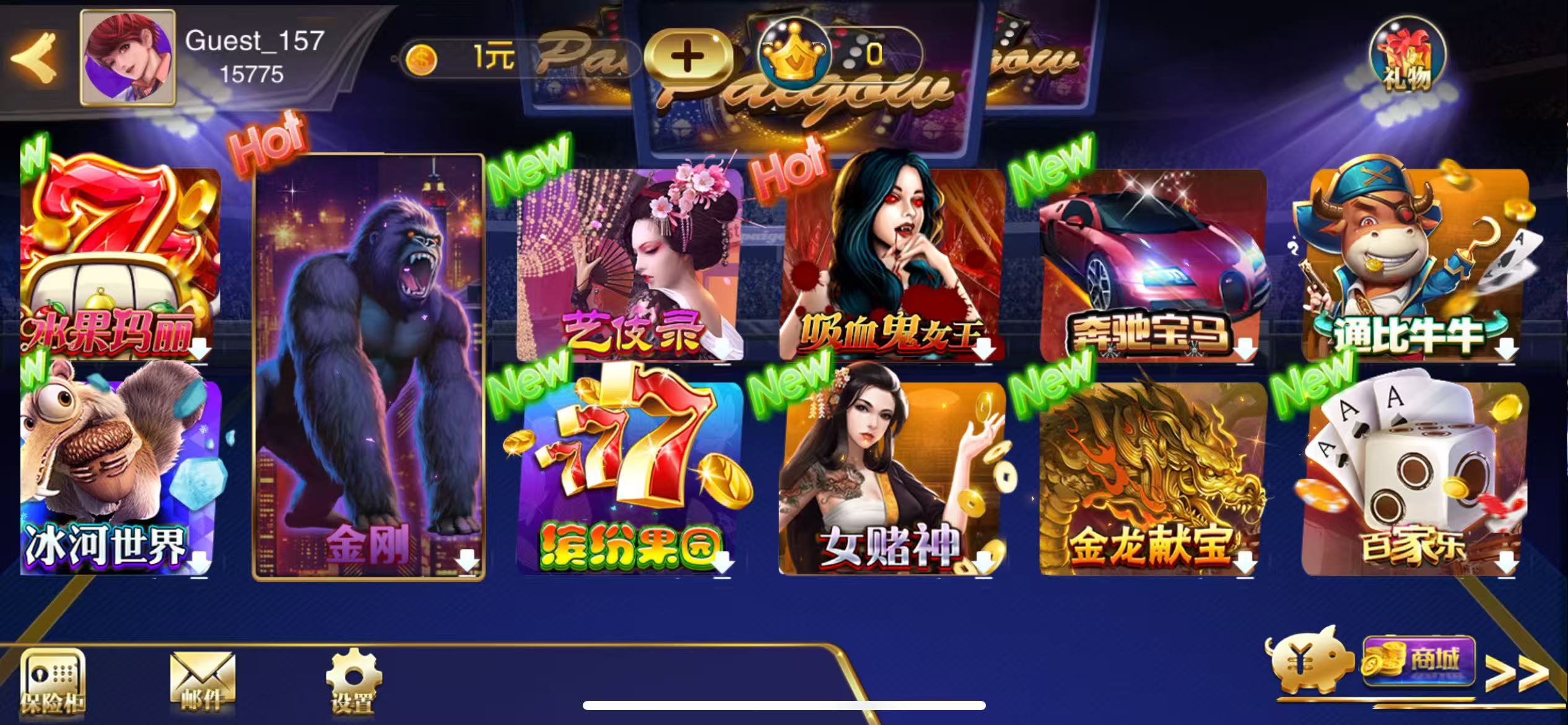
Task: Launch the 金刚 King Kong game
Action: point(370,372)
